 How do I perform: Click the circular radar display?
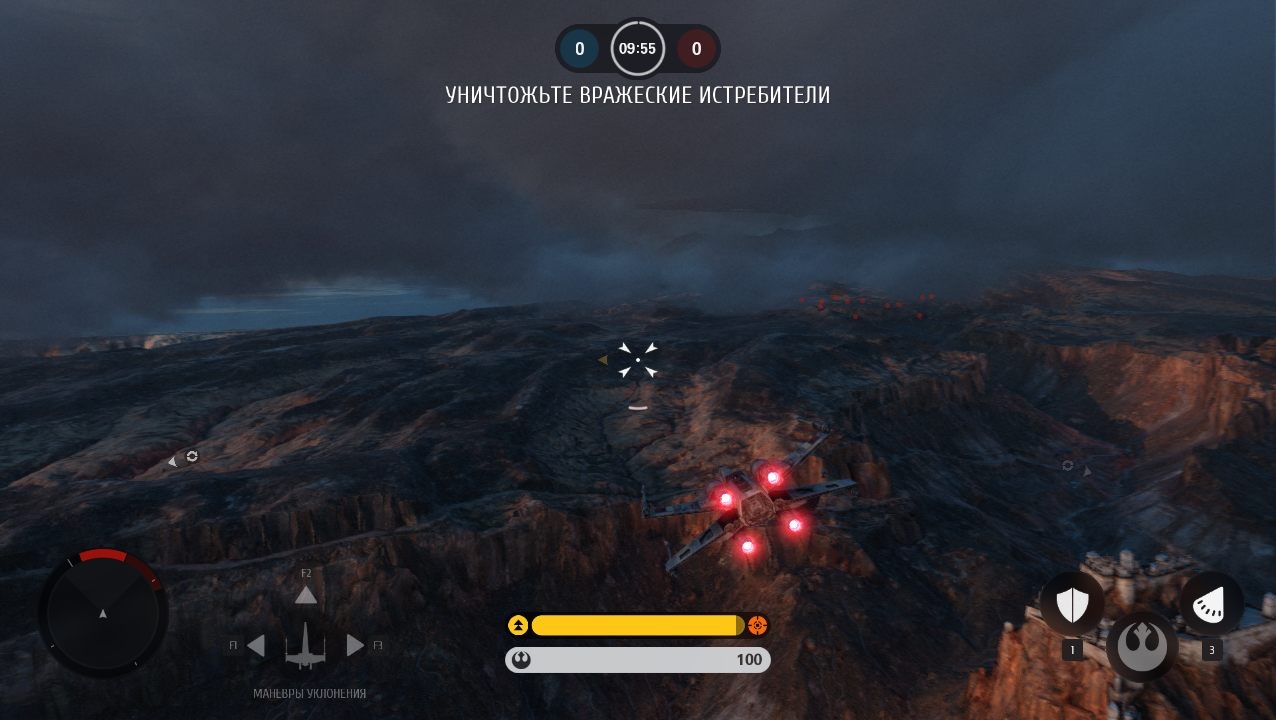(x=102, y=612)
